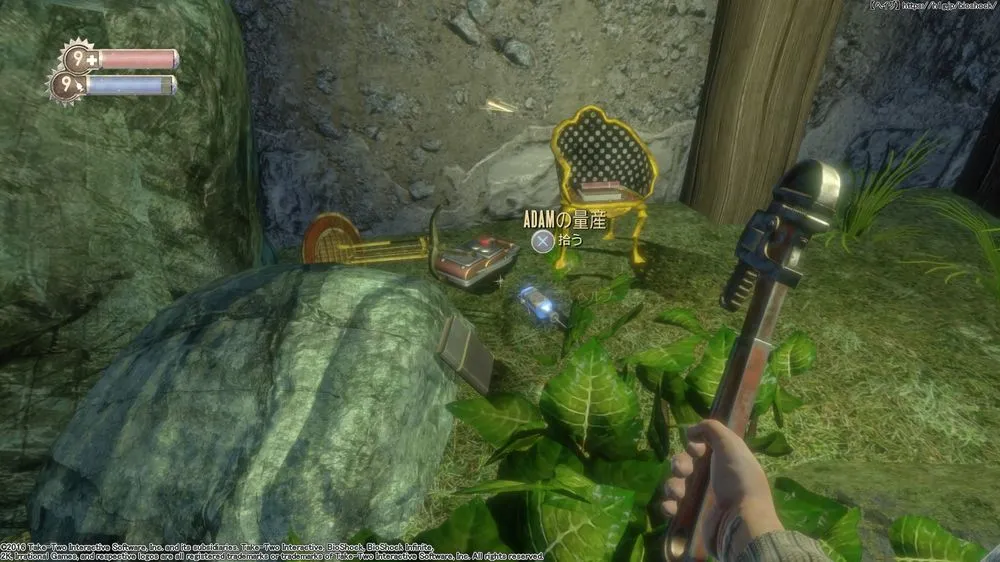1000x562 pixels.
Task: Click the first aid kit counter icon
Action: pyautogui.click(x=77, y=58)
